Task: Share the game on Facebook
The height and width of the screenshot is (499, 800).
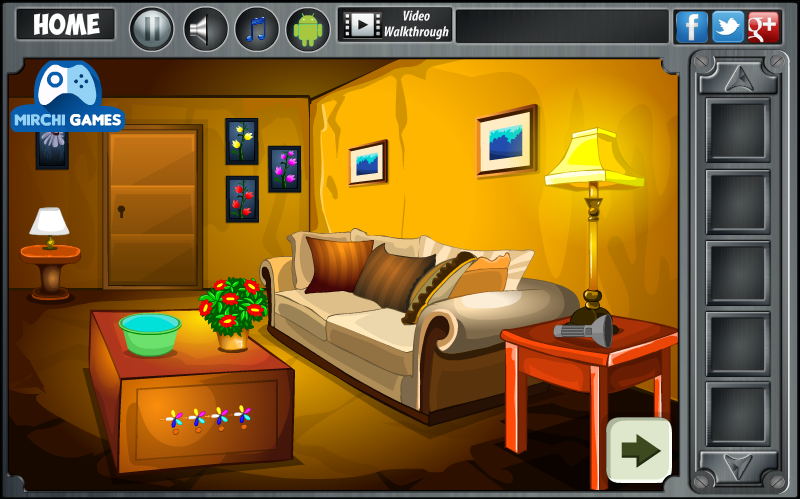Action: click(x=691, y=27)
